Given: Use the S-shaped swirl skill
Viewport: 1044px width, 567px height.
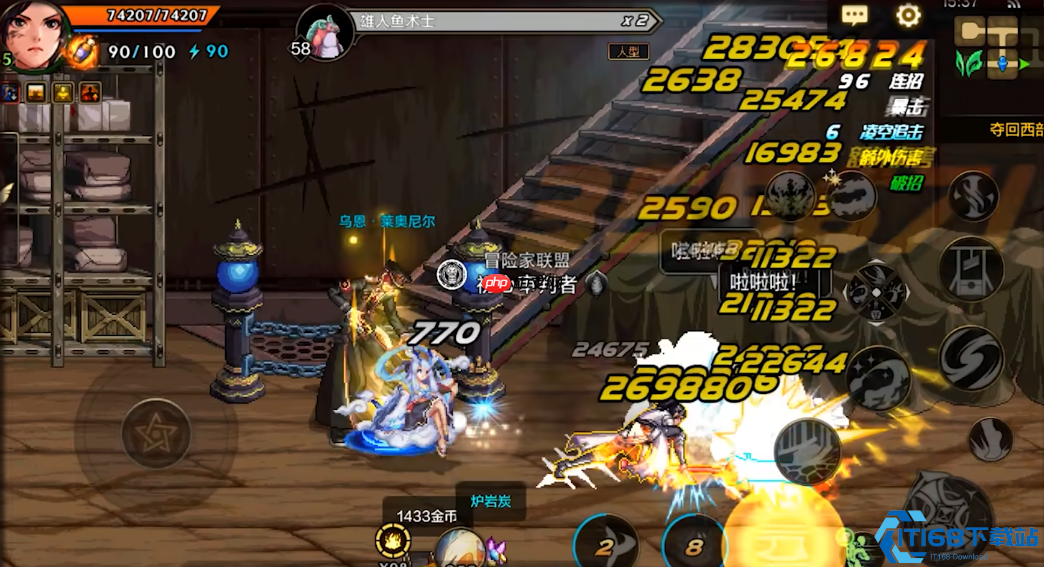Looking at the screenshot, I should click(970, 357).
